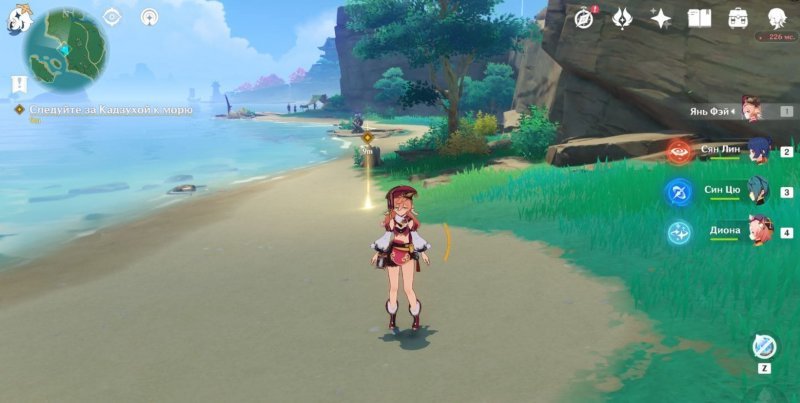Click the eye-shaped icon beside the minimap

point(112,17)
